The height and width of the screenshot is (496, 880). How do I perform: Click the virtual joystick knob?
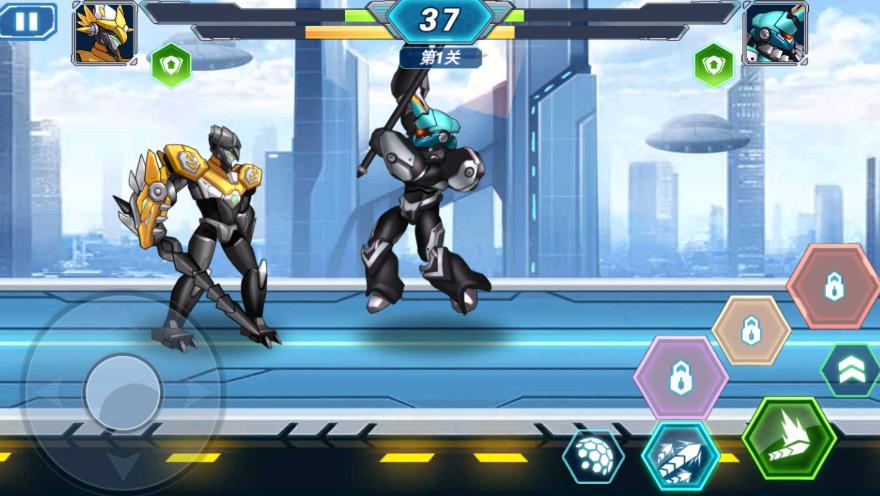[x=123, y=393]
